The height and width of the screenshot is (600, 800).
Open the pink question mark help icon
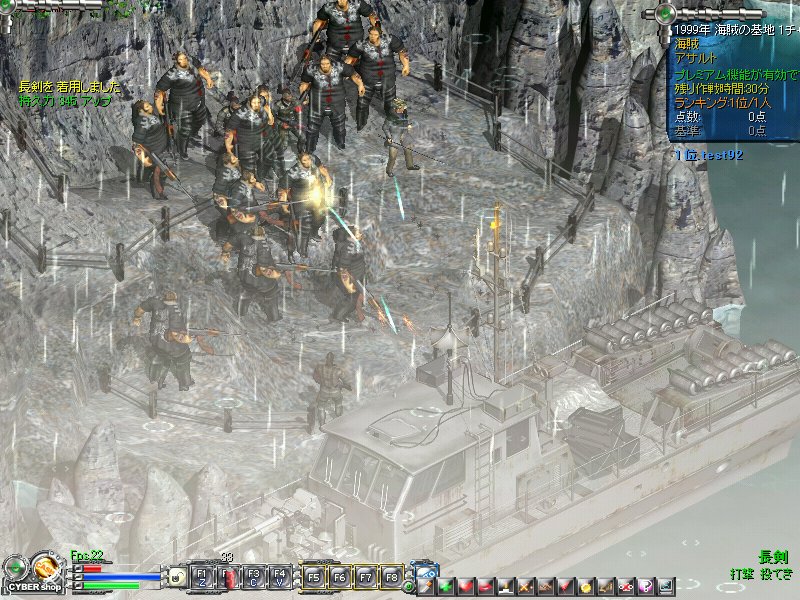[x=647, y=585]
